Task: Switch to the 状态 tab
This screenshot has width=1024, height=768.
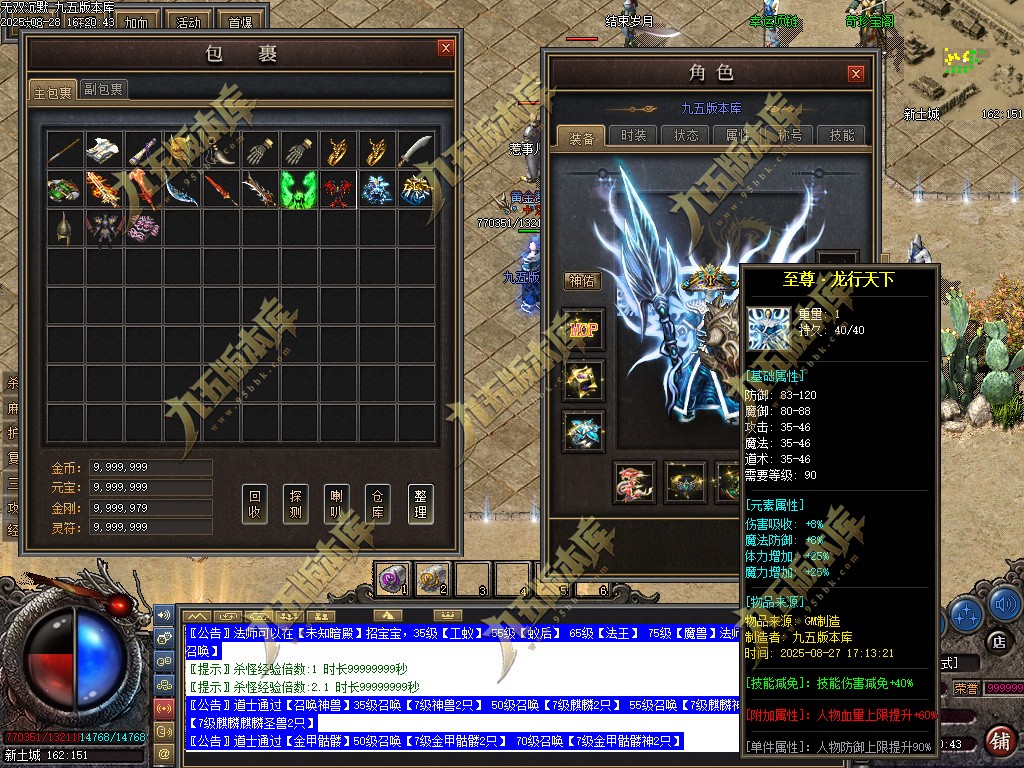Action: click(x=686, y=136)
